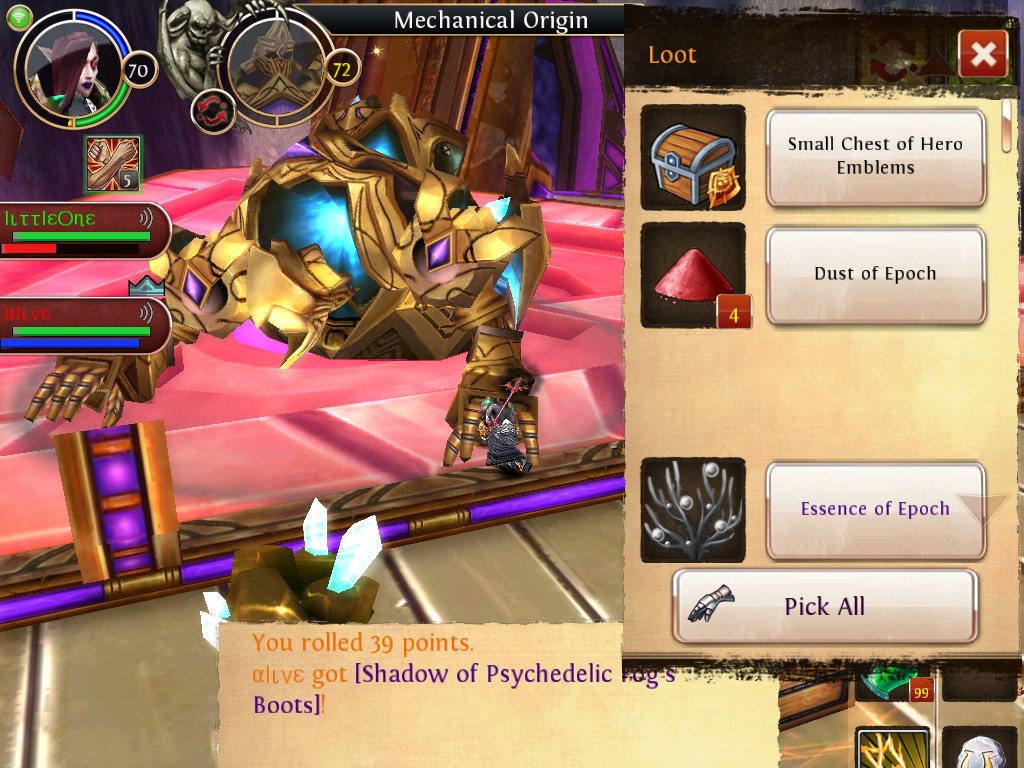This screenshot has height=768, width=1024.
Task: Pick up the Dust of Epoch
Action: [876, 274]
